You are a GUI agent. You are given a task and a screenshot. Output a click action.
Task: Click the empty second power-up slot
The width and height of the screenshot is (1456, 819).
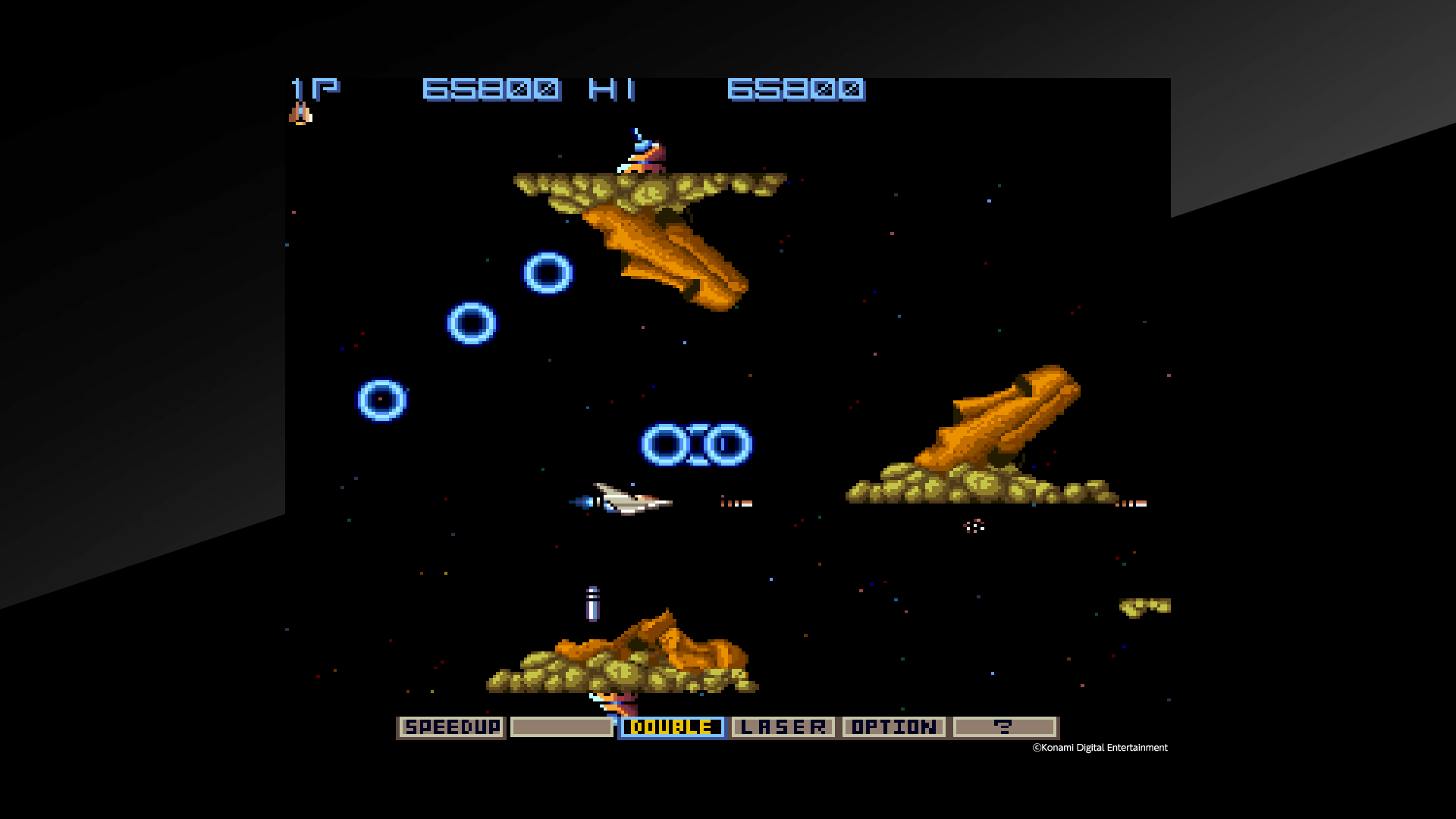pos(561,726)
